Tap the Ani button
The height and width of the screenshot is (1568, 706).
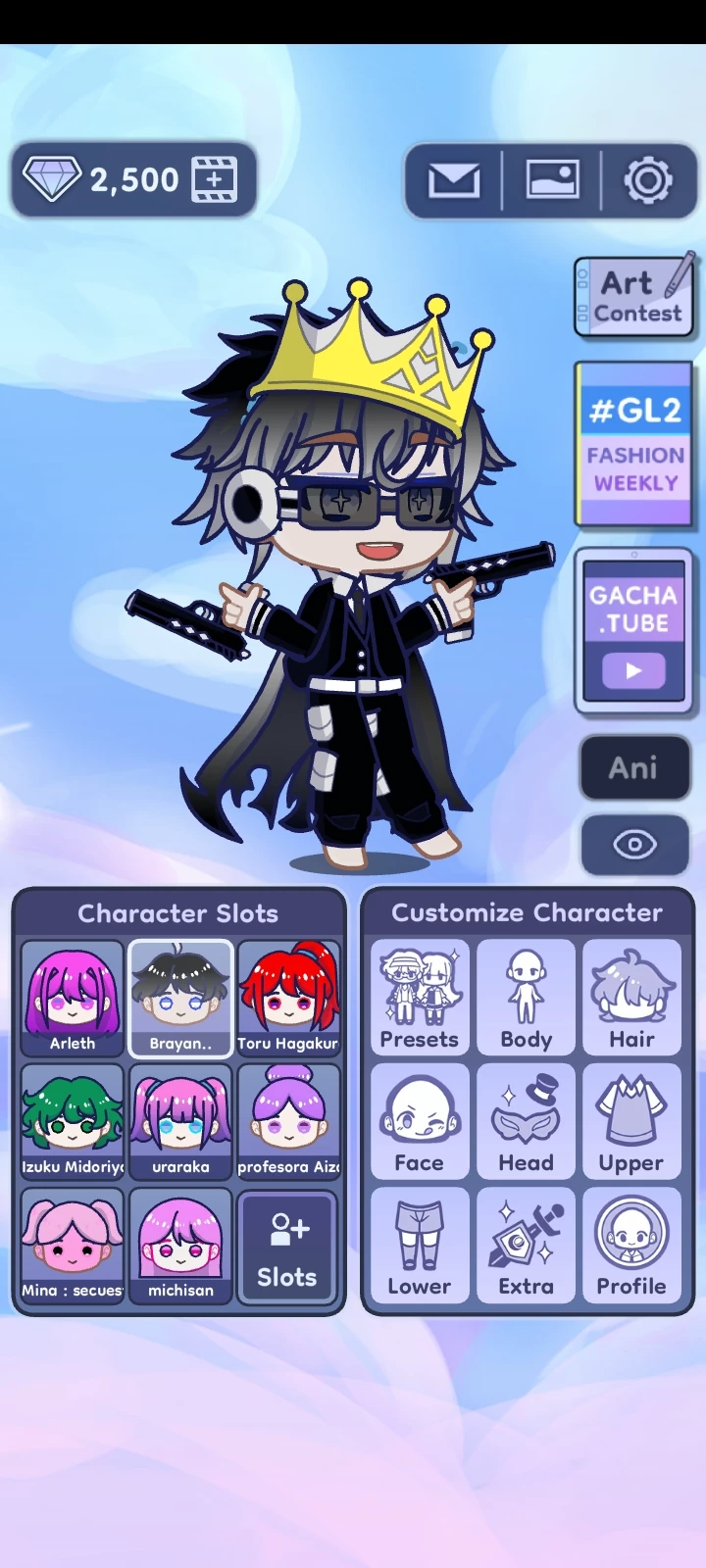[x=634, y=767]
